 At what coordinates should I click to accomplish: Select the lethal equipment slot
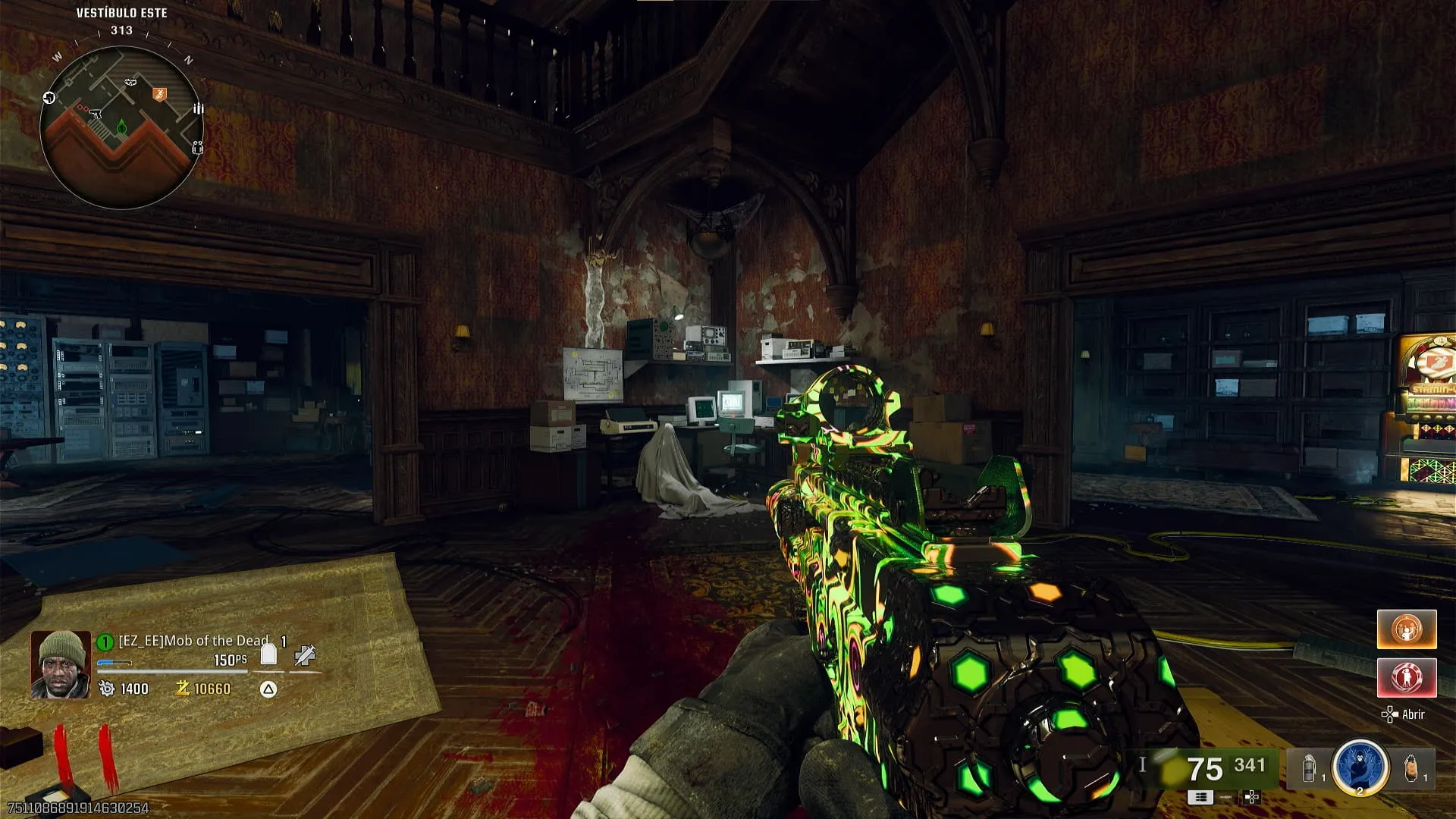click(x=1410, y=768)
